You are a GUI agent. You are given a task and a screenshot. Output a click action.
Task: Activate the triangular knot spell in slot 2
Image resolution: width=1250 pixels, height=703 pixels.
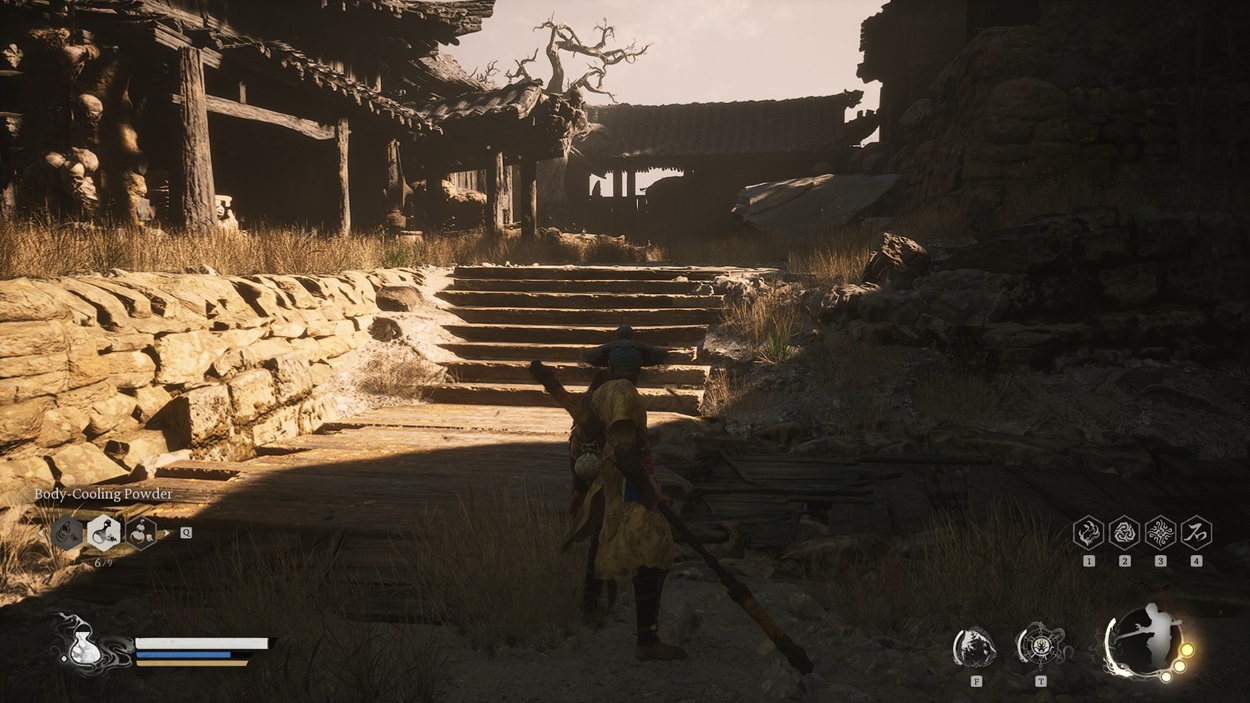[1124, 532]
